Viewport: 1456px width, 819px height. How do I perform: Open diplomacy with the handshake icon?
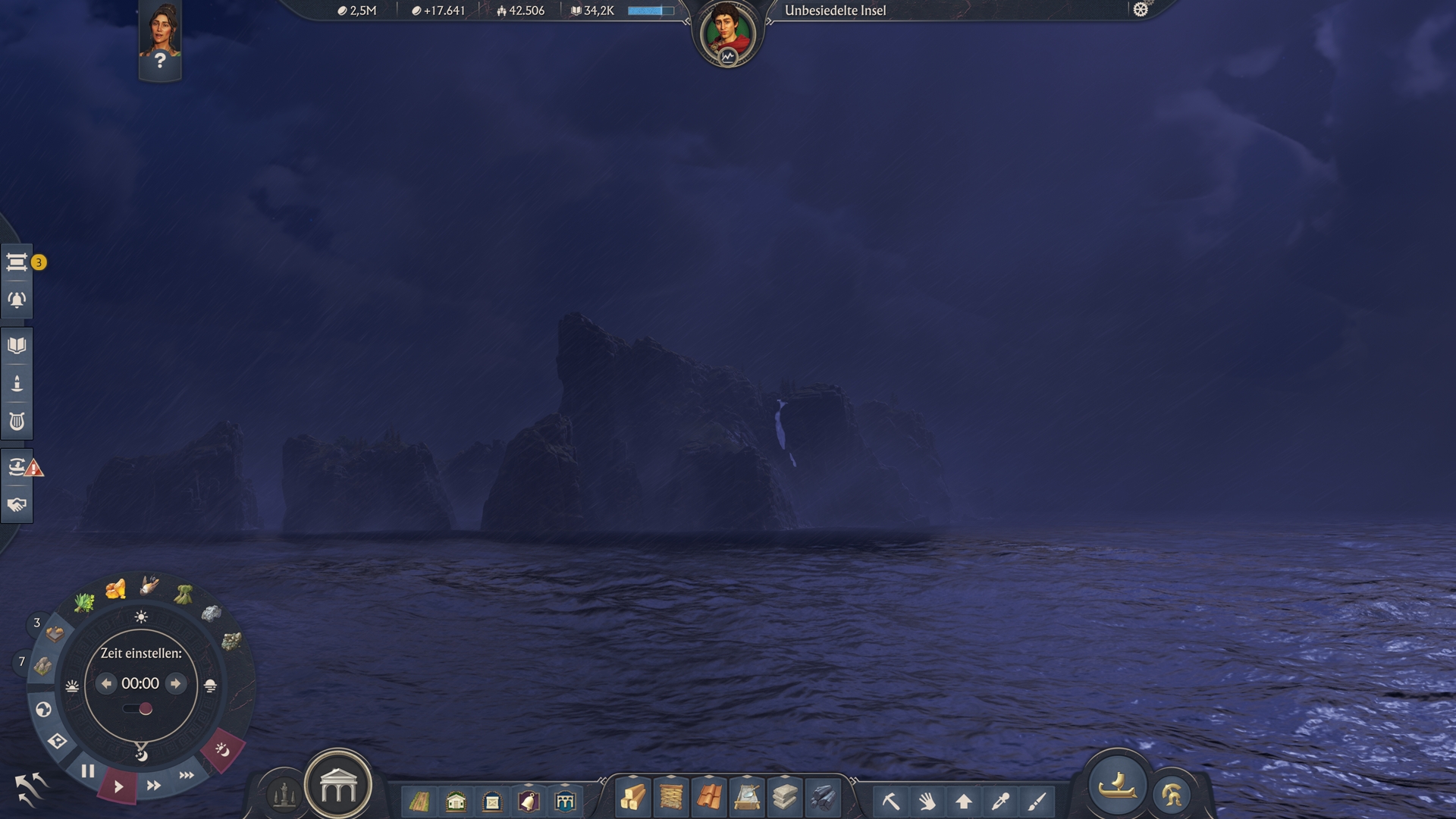click(17, 505)
